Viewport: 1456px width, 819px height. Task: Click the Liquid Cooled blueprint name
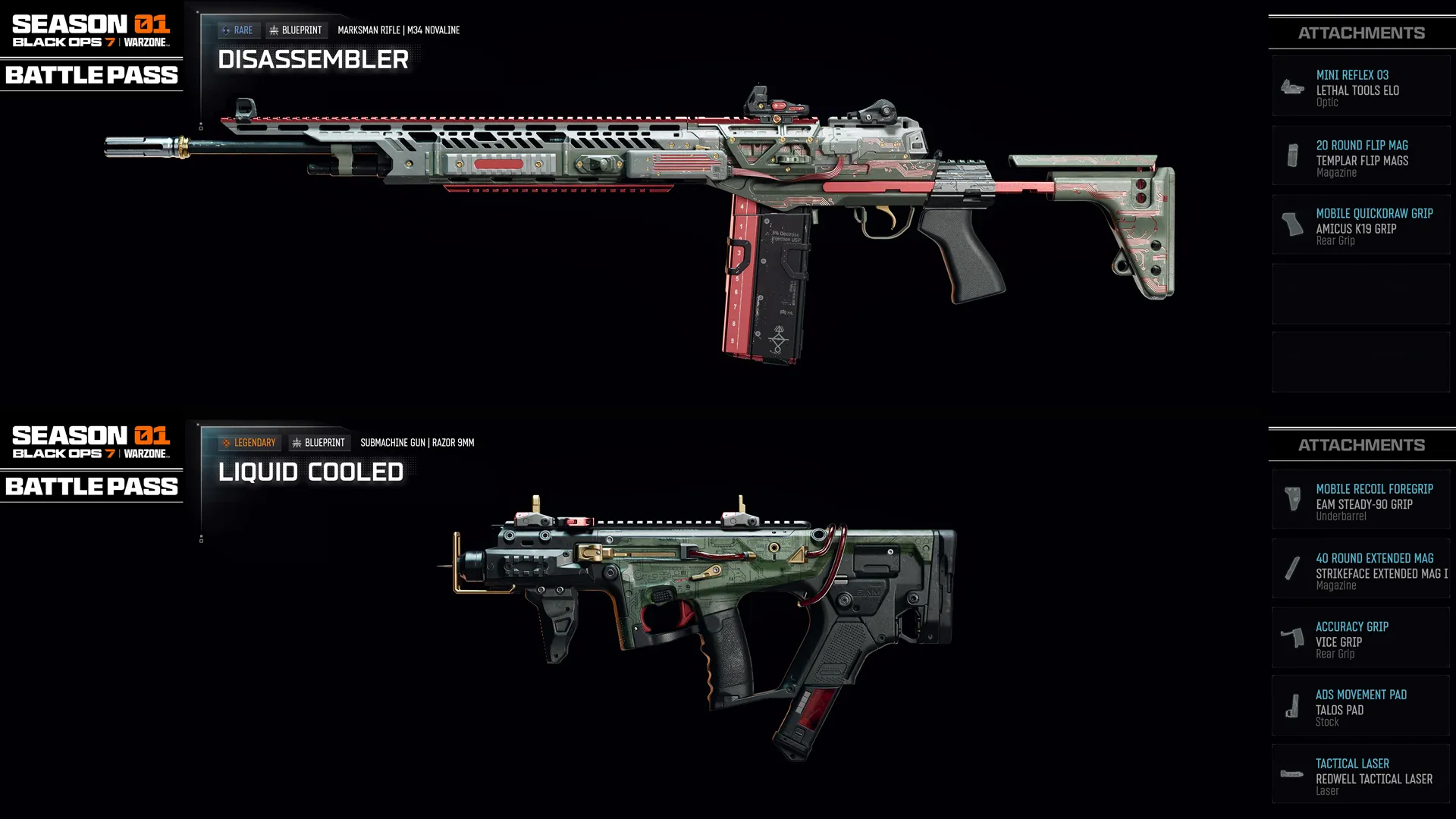(x=310, y=472)
